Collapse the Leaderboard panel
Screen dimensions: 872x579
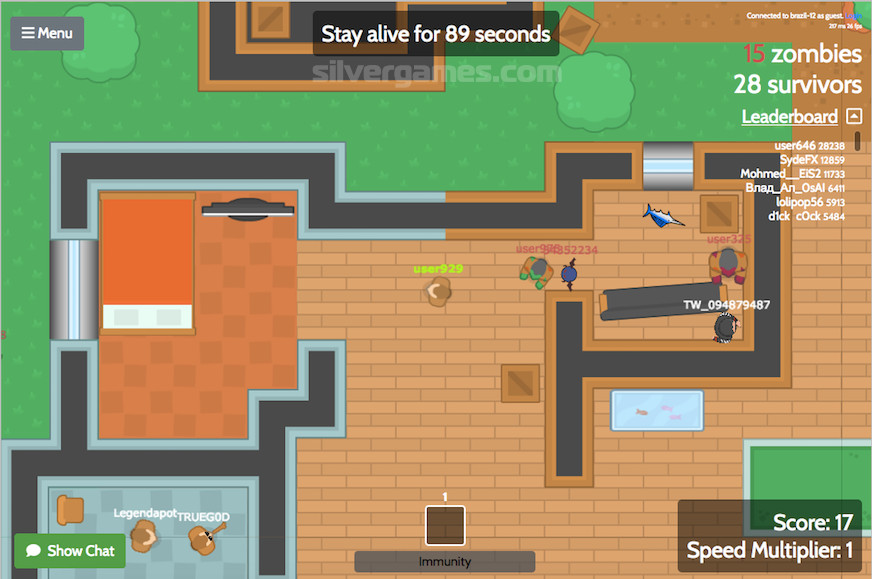(x=853, y=116)
